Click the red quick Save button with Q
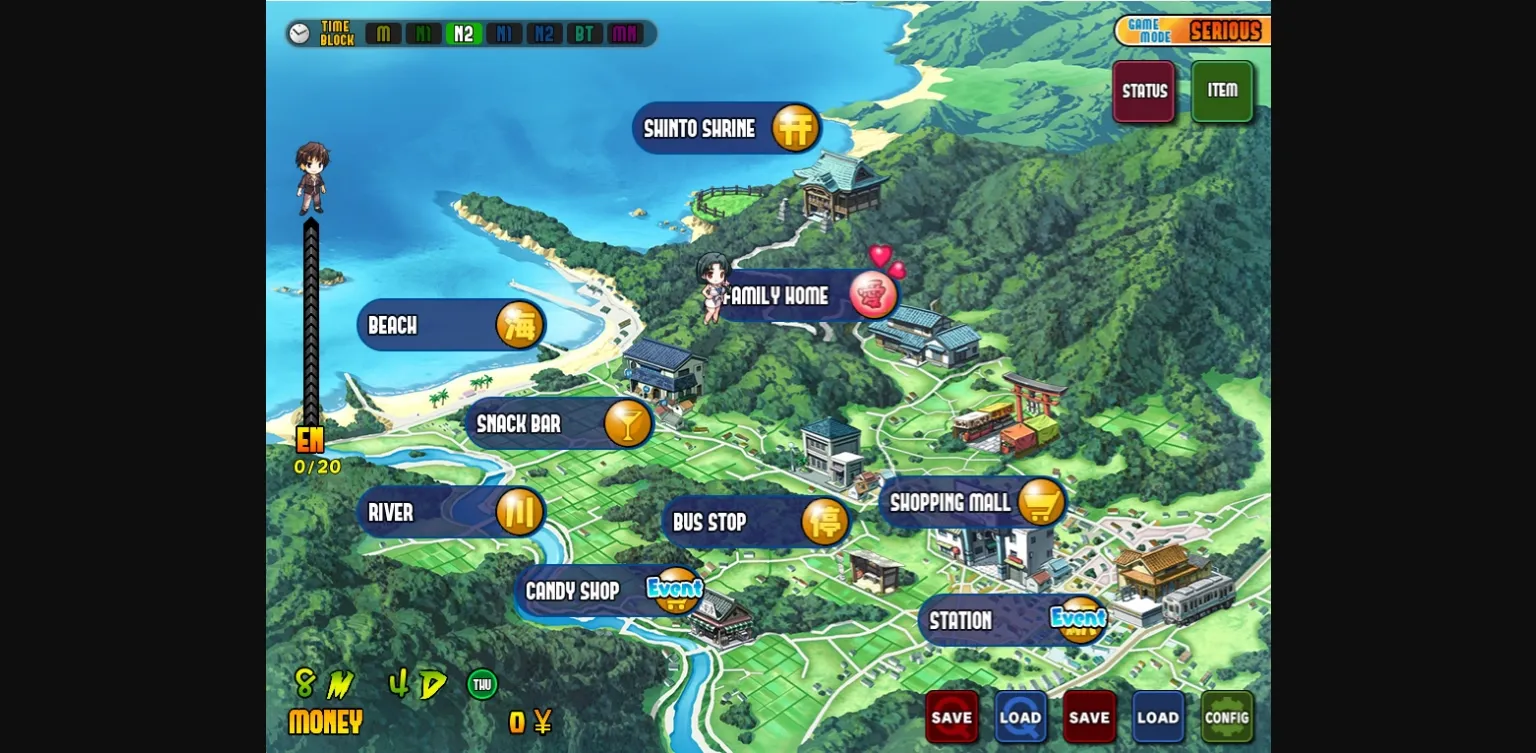The height and width of the screenshot is (753, 1536). (951, 717)
